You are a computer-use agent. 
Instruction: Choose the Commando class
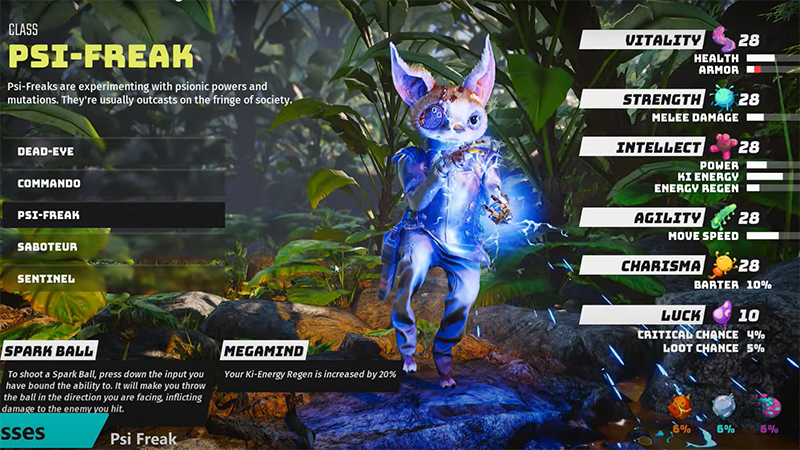tap(112, 183)
